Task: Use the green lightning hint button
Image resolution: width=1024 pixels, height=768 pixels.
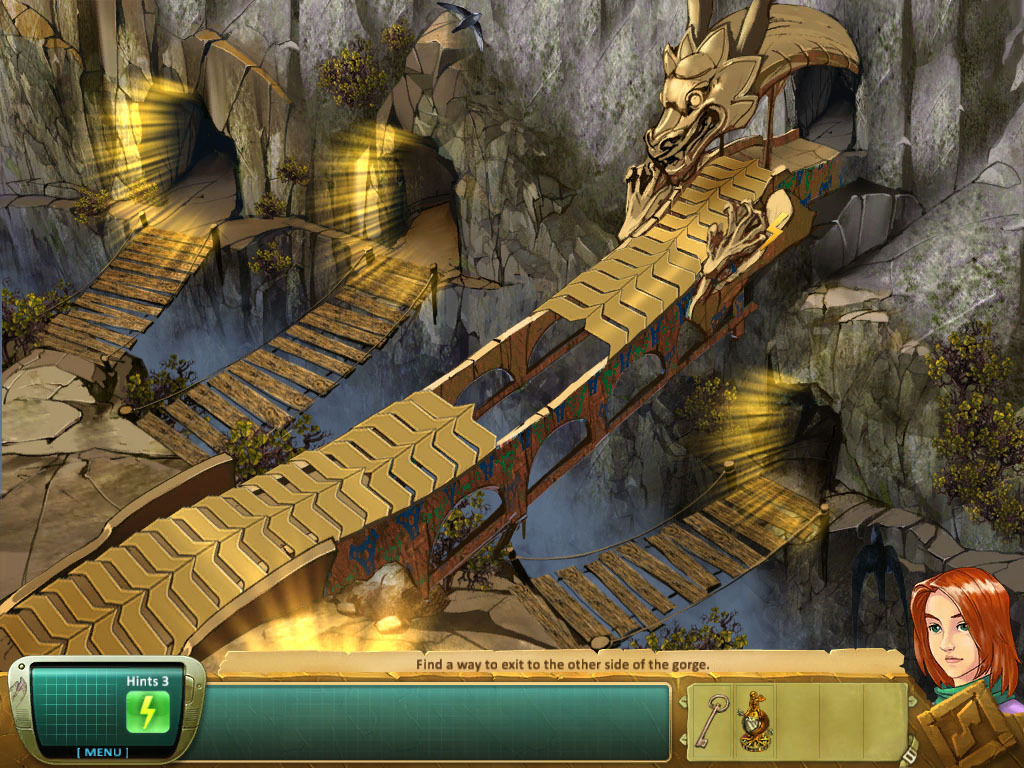Action: tap(147, 712)
